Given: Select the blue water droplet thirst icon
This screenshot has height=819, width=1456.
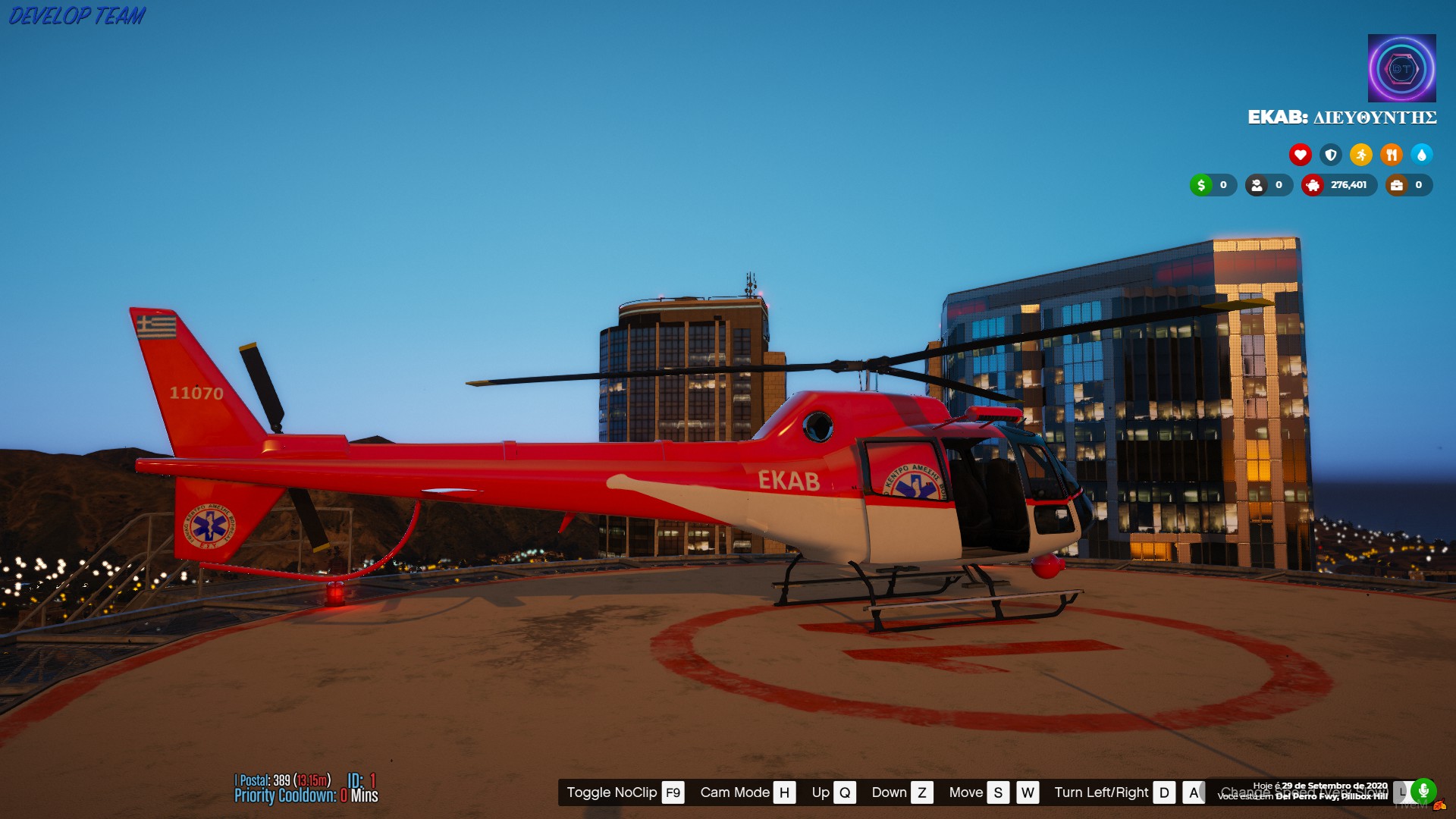Looking at the screenshot, I should pos(1423,155).
